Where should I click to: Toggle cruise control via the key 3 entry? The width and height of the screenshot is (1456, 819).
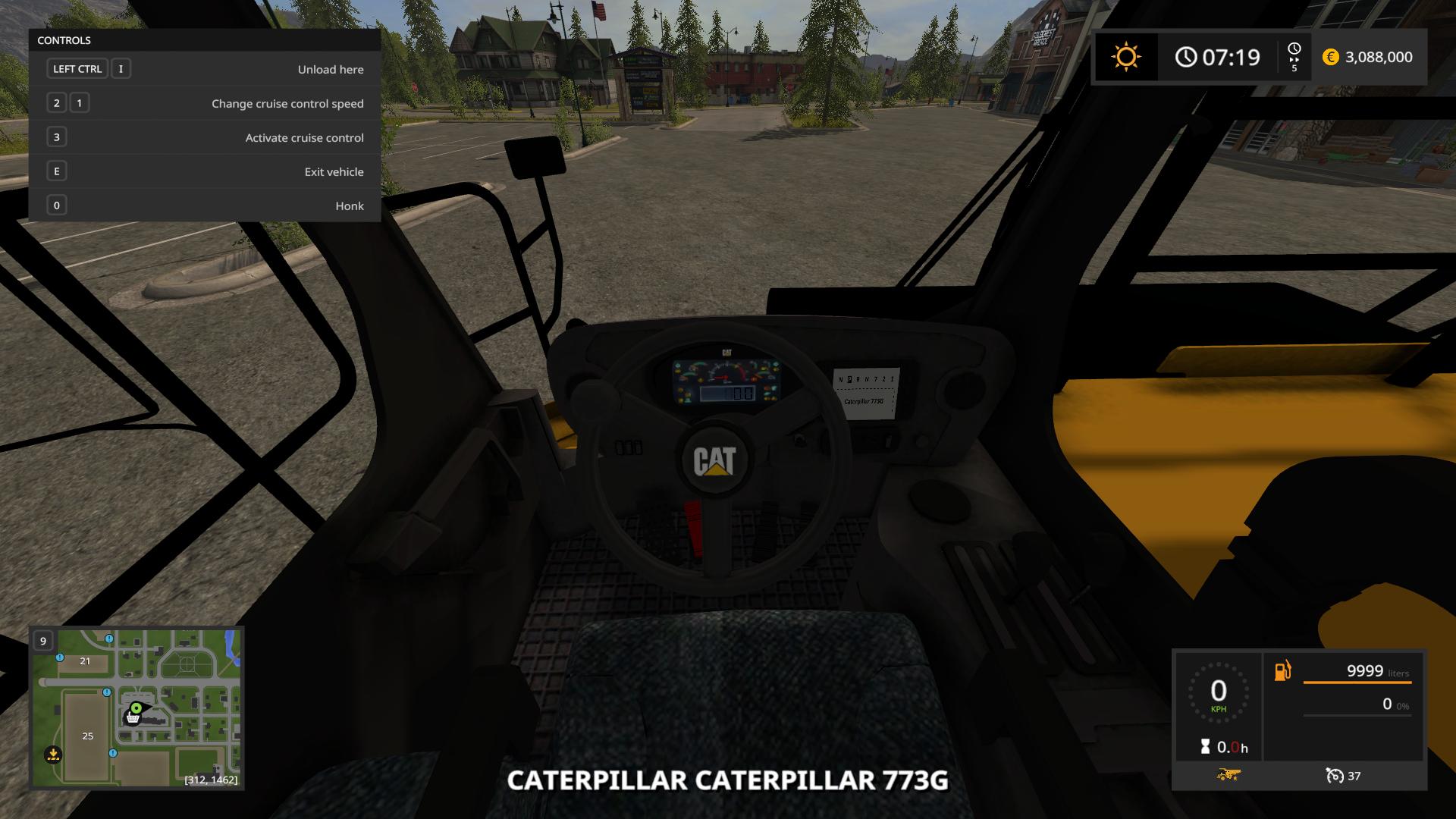click(x=56, y=136)
